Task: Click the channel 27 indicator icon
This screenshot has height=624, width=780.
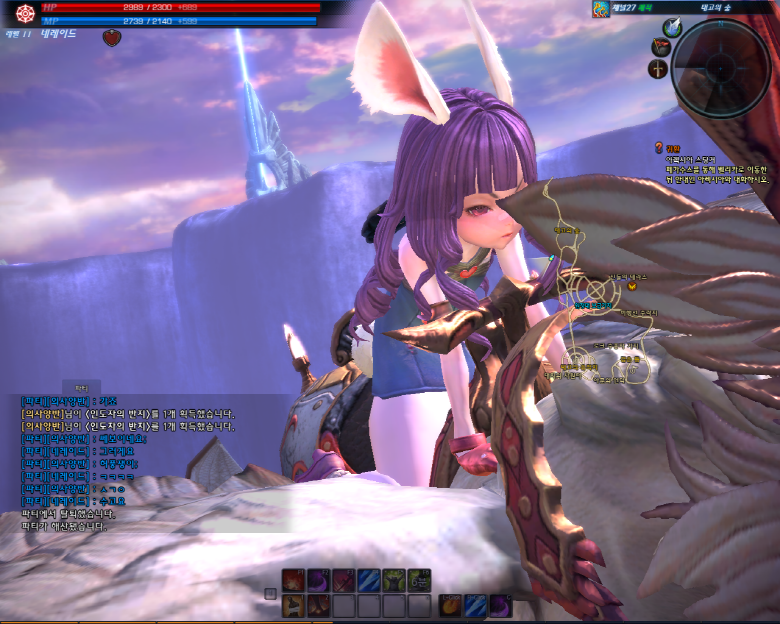Action: 600,10
